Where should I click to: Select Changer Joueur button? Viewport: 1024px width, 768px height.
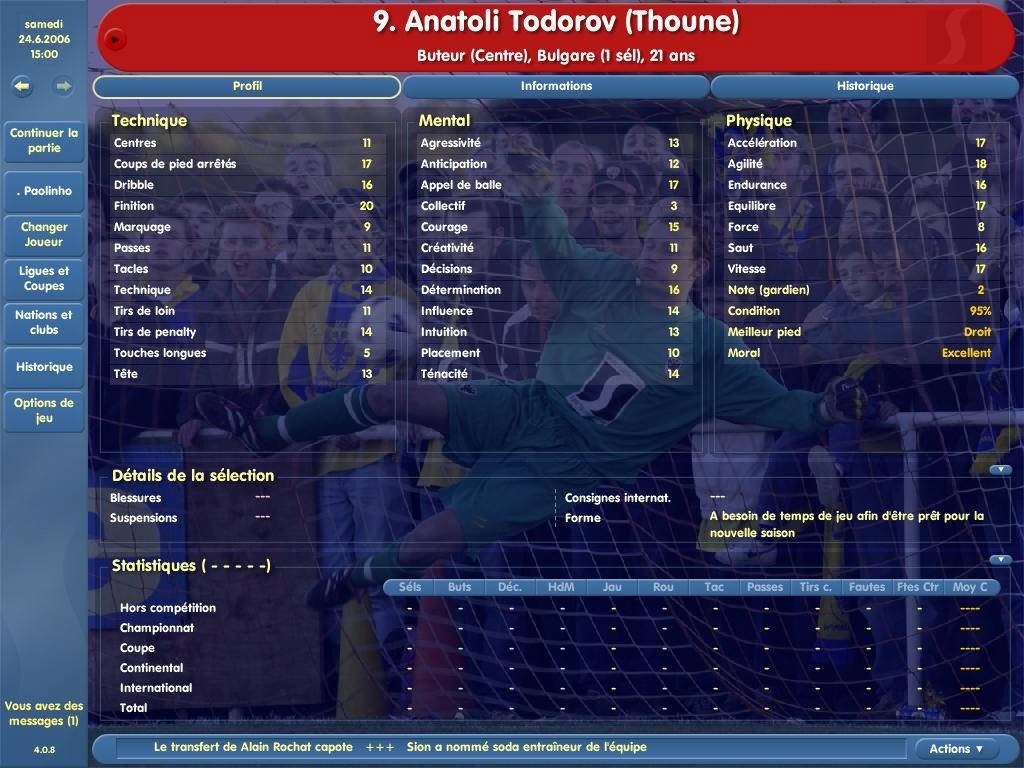coord(44,234)
